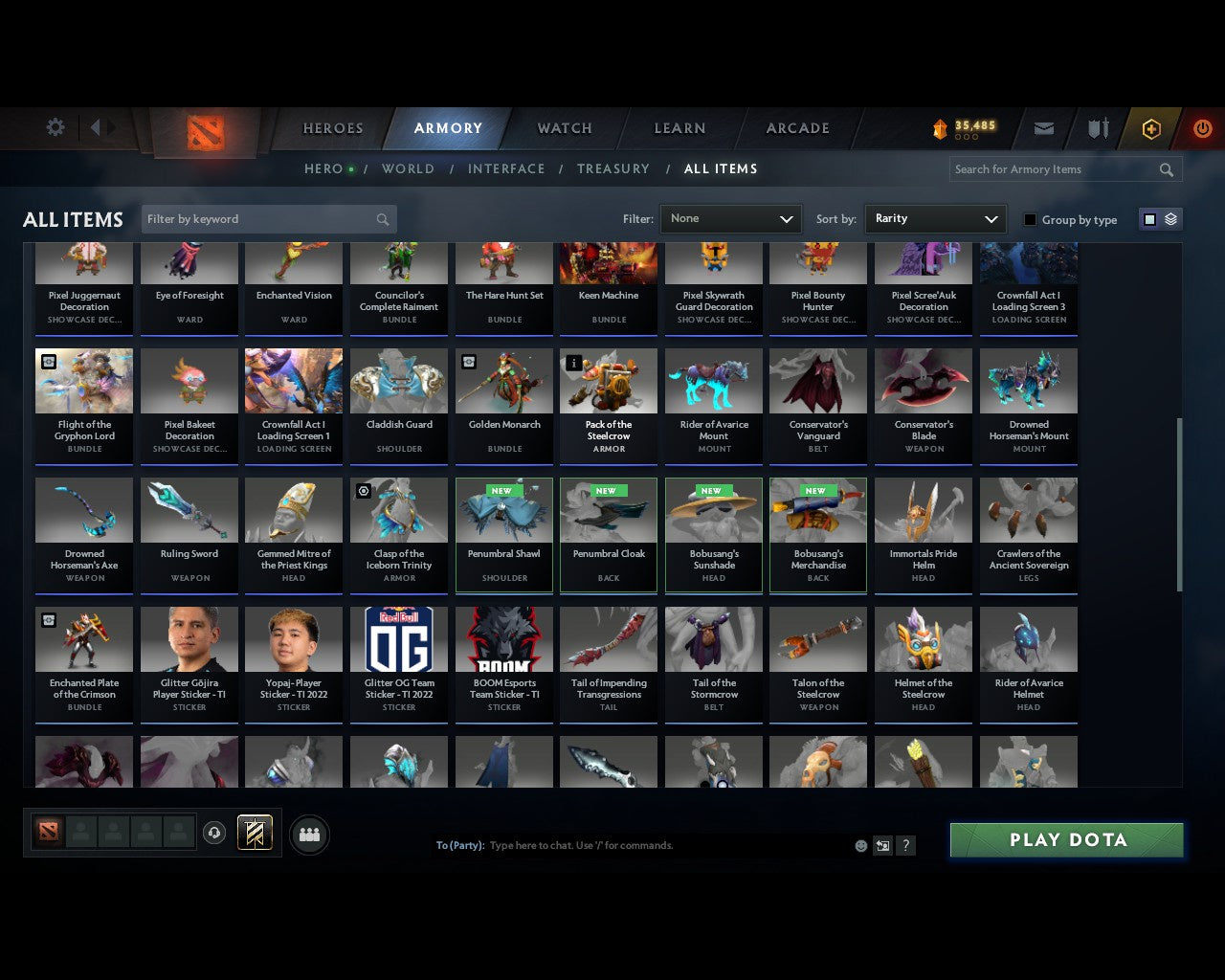Click the gold plus hexagon icon
The height and width of the screenshot is (980, 1225).
(1151, 128)
